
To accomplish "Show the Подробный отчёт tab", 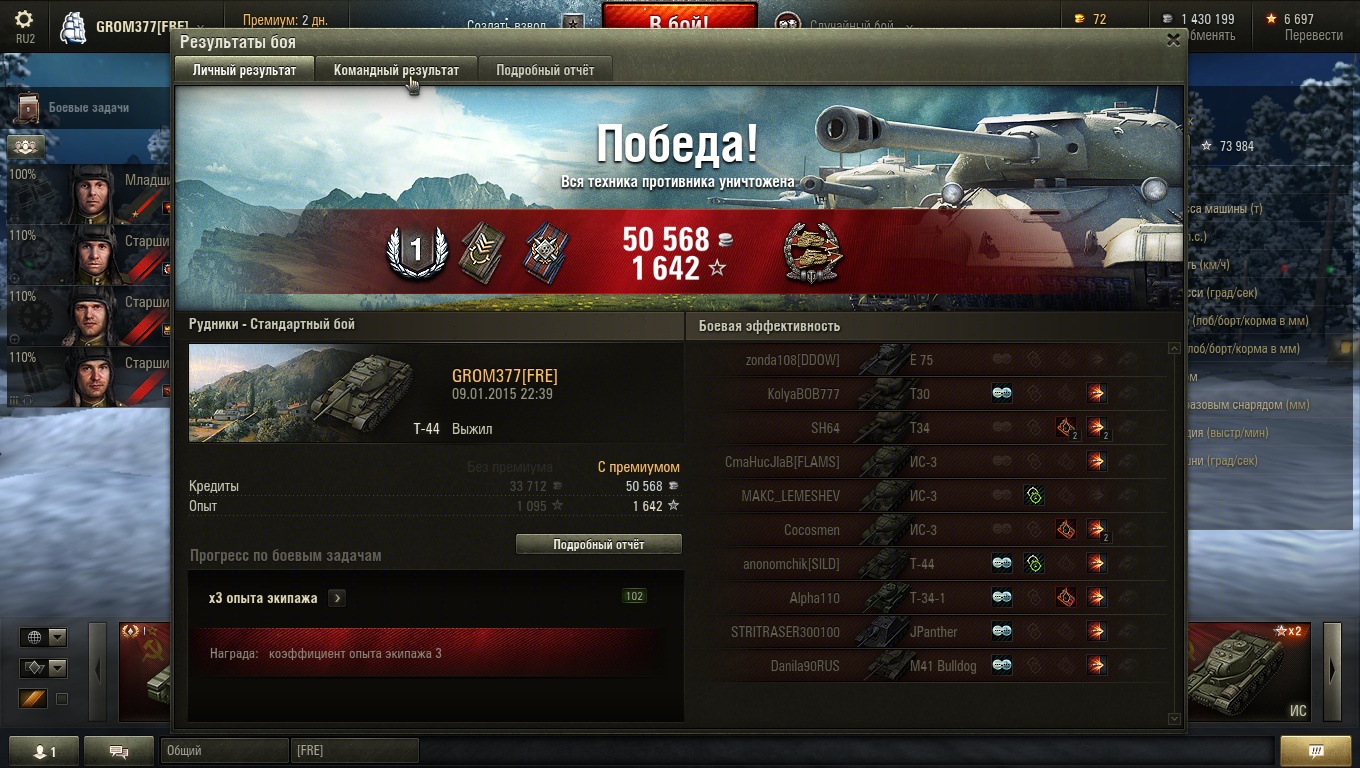I will 545,70.
